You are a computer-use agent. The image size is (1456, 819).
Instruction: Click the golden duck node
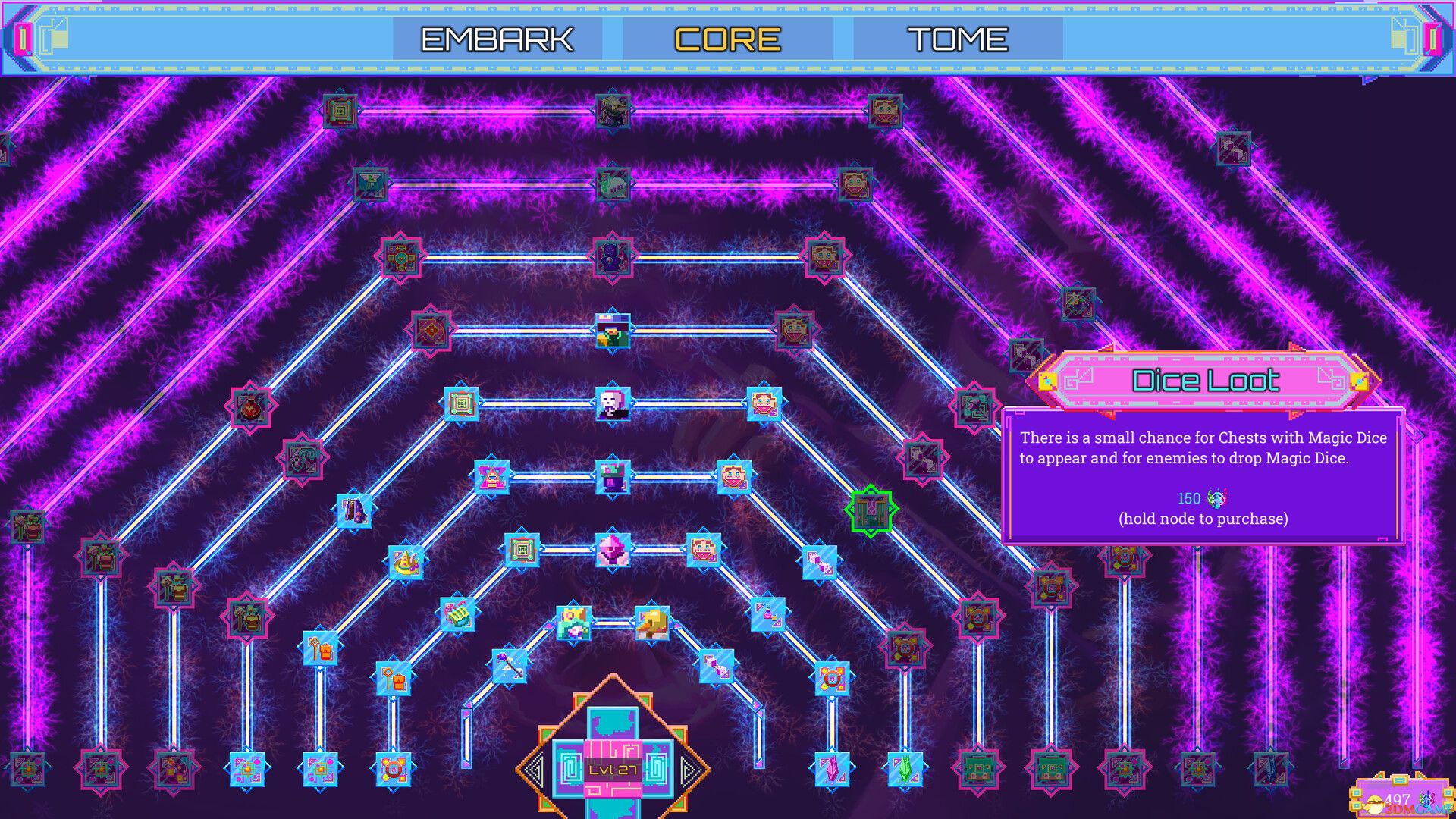(653, 623)
